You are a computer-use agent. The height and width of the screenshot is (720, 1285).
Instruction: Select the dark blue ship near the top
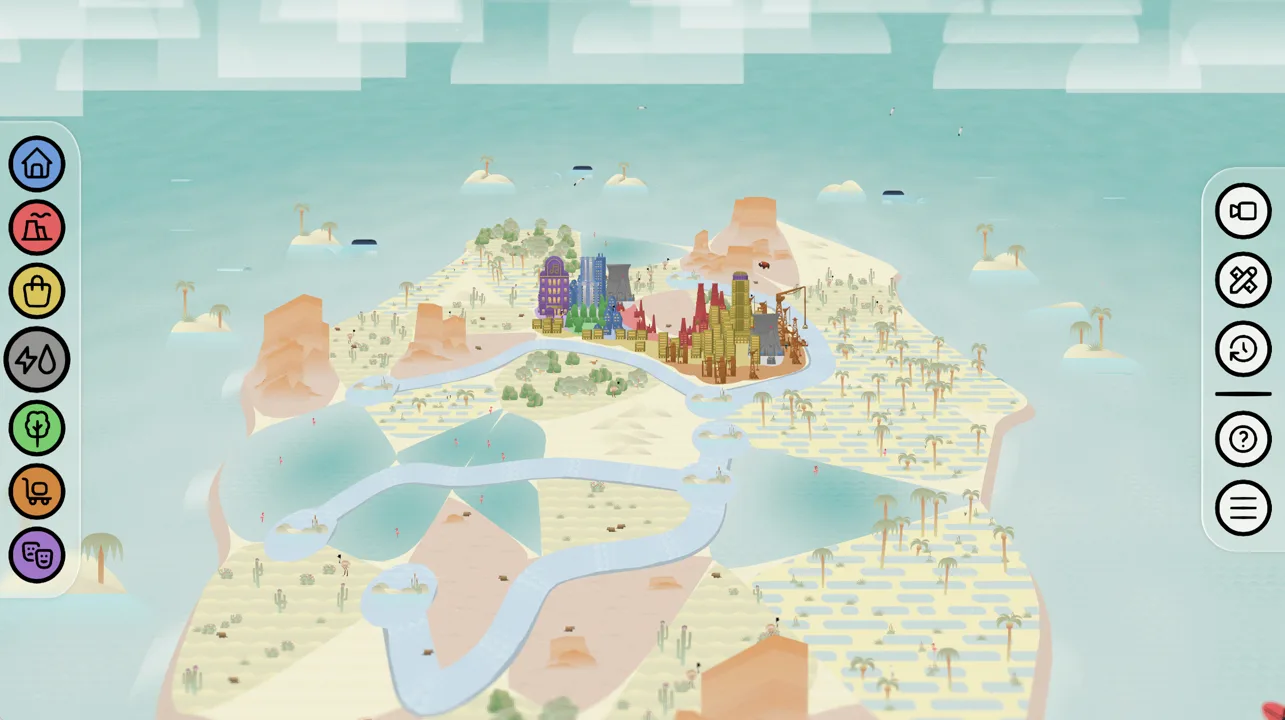click(581, 168)
